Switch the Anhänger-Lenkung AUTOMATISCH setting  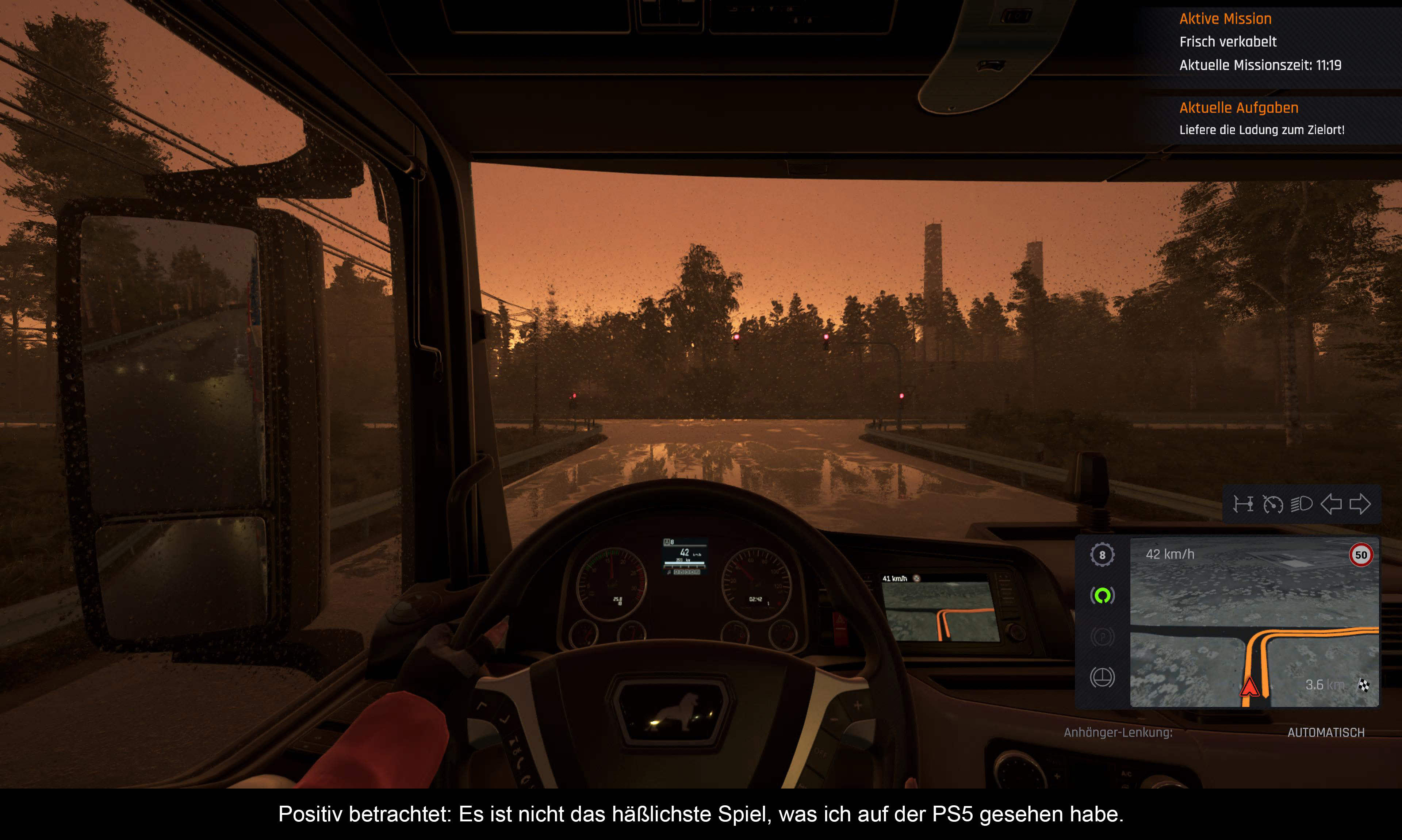(1325, 732)
